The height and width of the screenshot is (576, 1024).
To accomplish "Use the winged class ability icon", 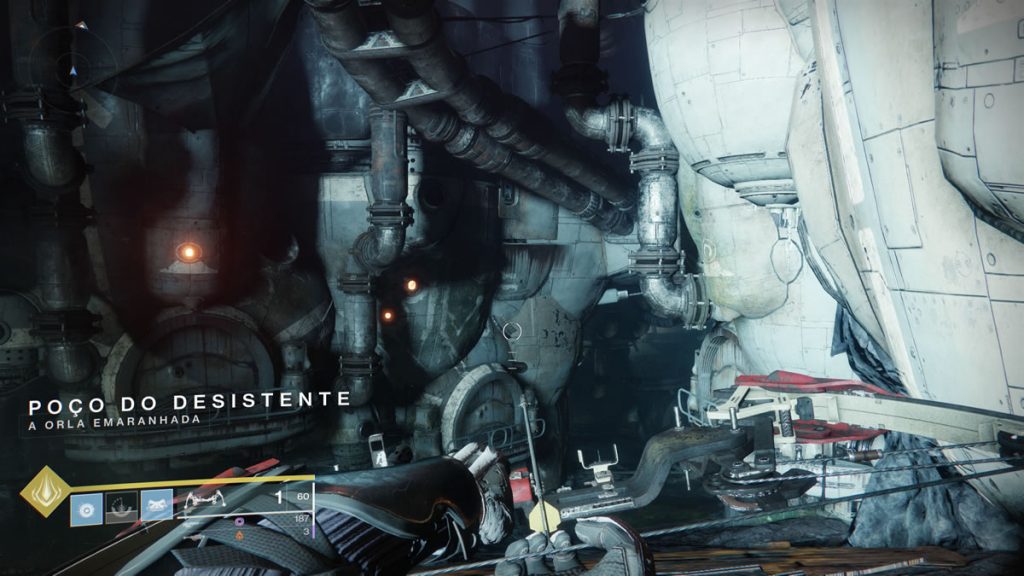I will (x=157, y=505).
